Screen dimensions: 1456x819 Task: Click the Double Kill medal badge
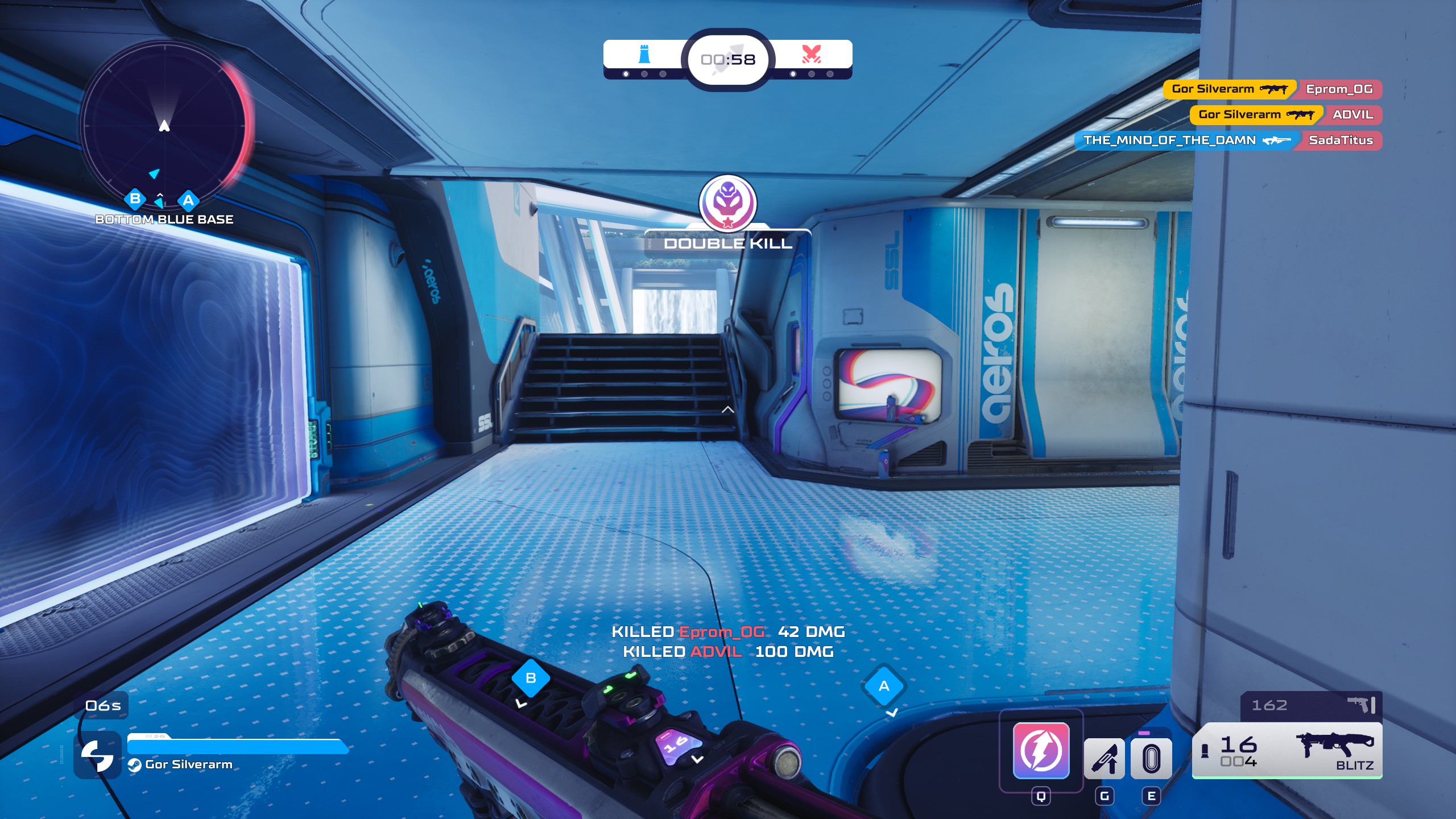[727, 203]
